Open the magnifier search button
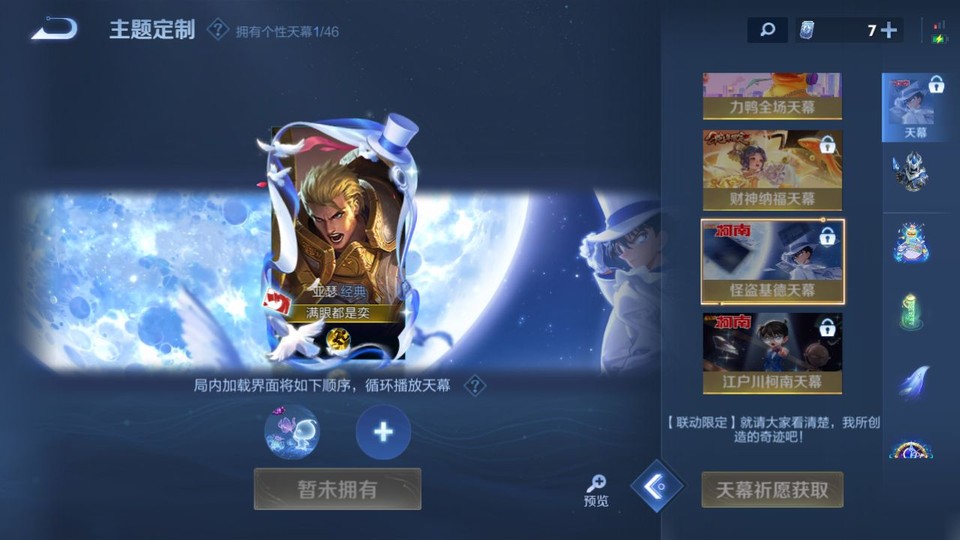This screenshot has width=960, height=540. pyautogui.click(x=767, y=30)
